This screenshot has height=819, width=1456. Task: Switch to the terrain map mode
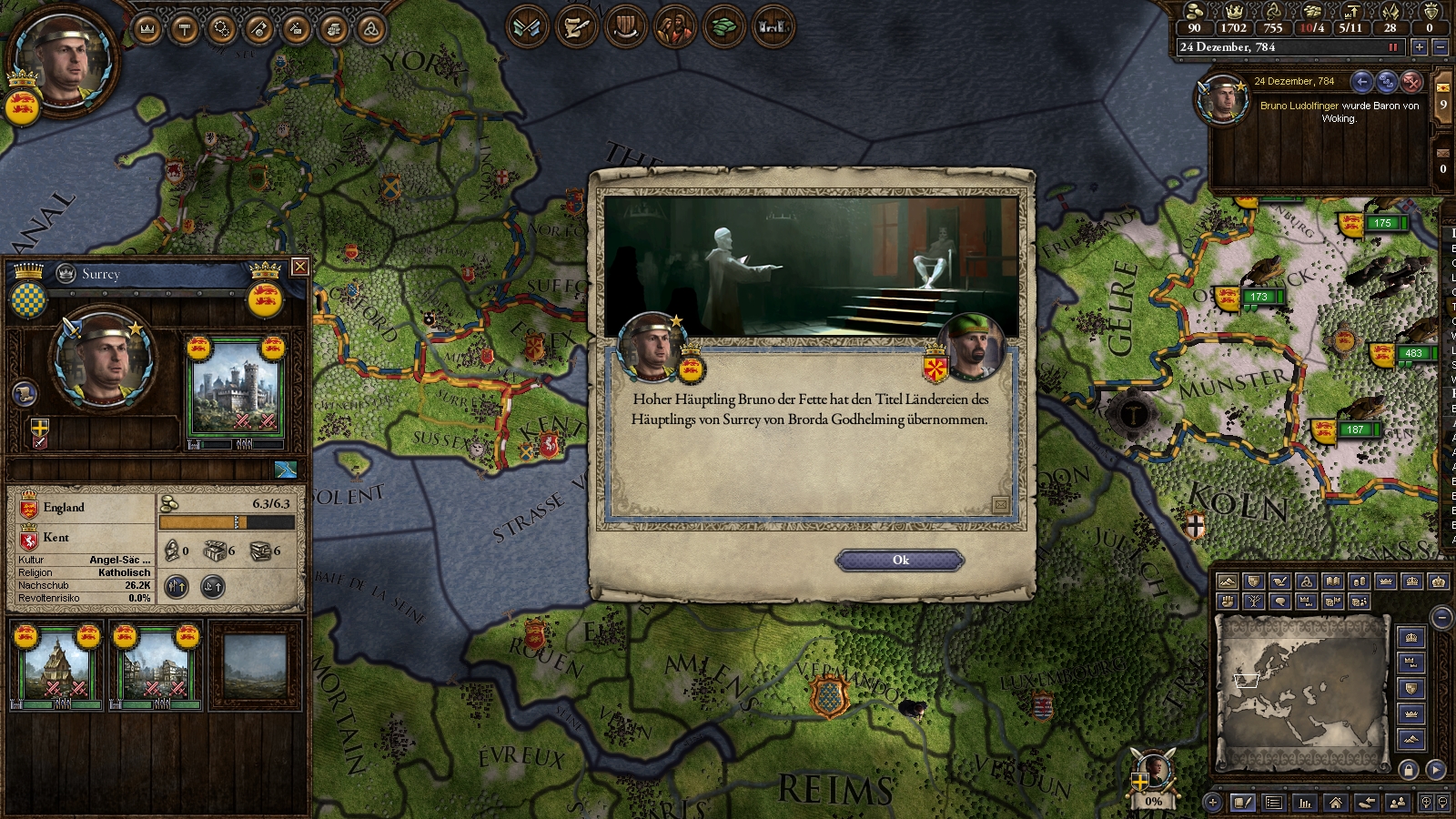coord(1227,581)
